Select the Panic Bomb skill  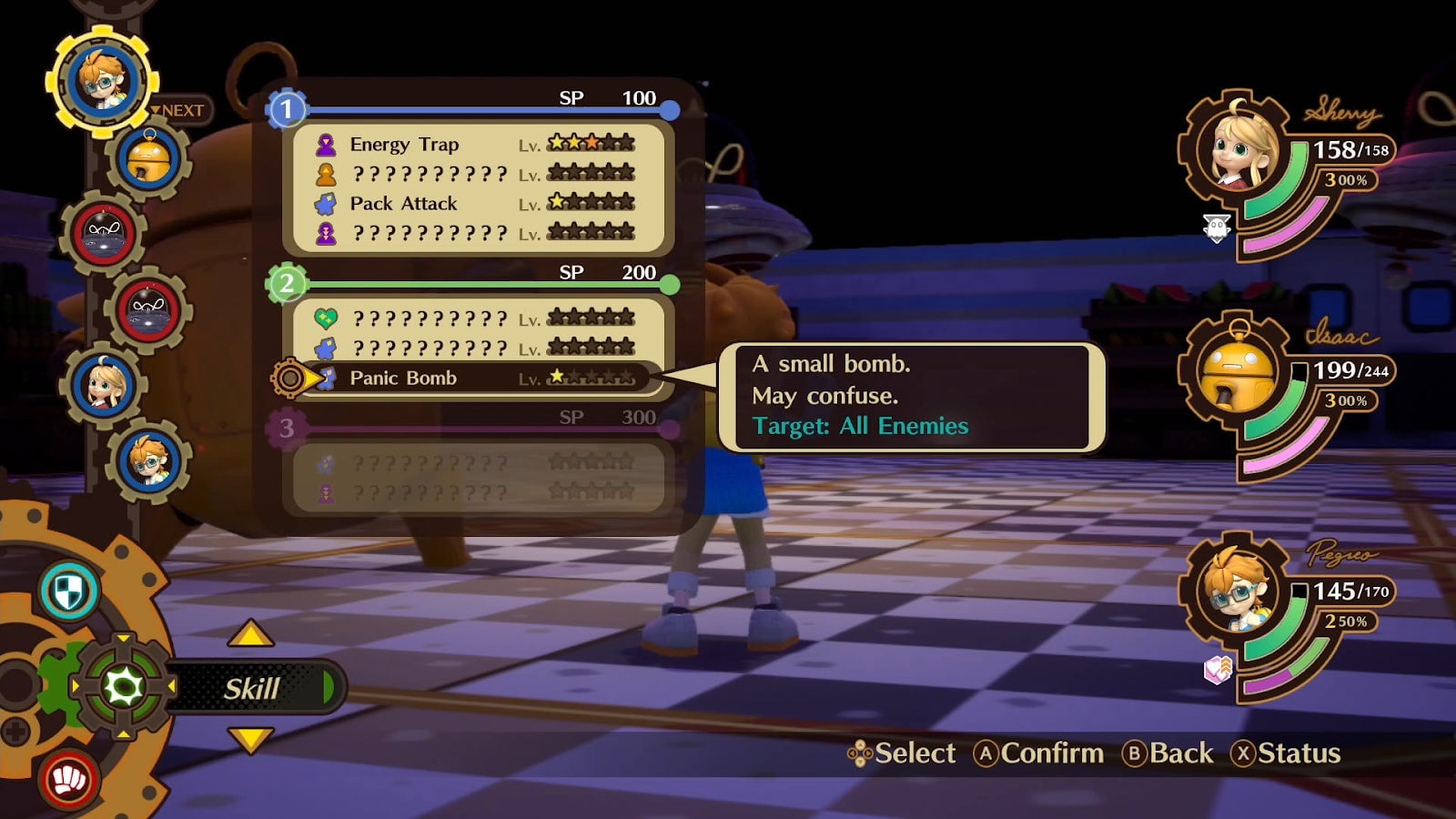click(403, 379)
